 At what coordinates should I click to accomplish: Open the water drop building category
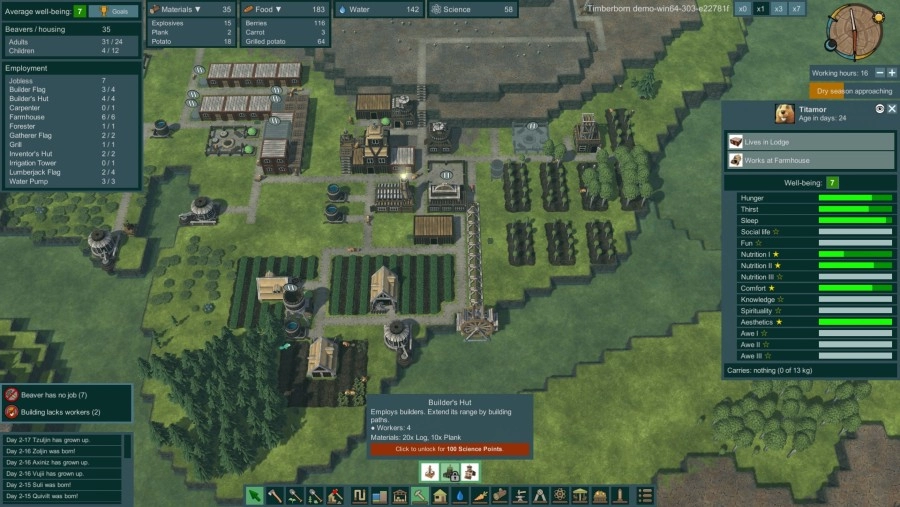pyautogui.click(x=459, y=495)
